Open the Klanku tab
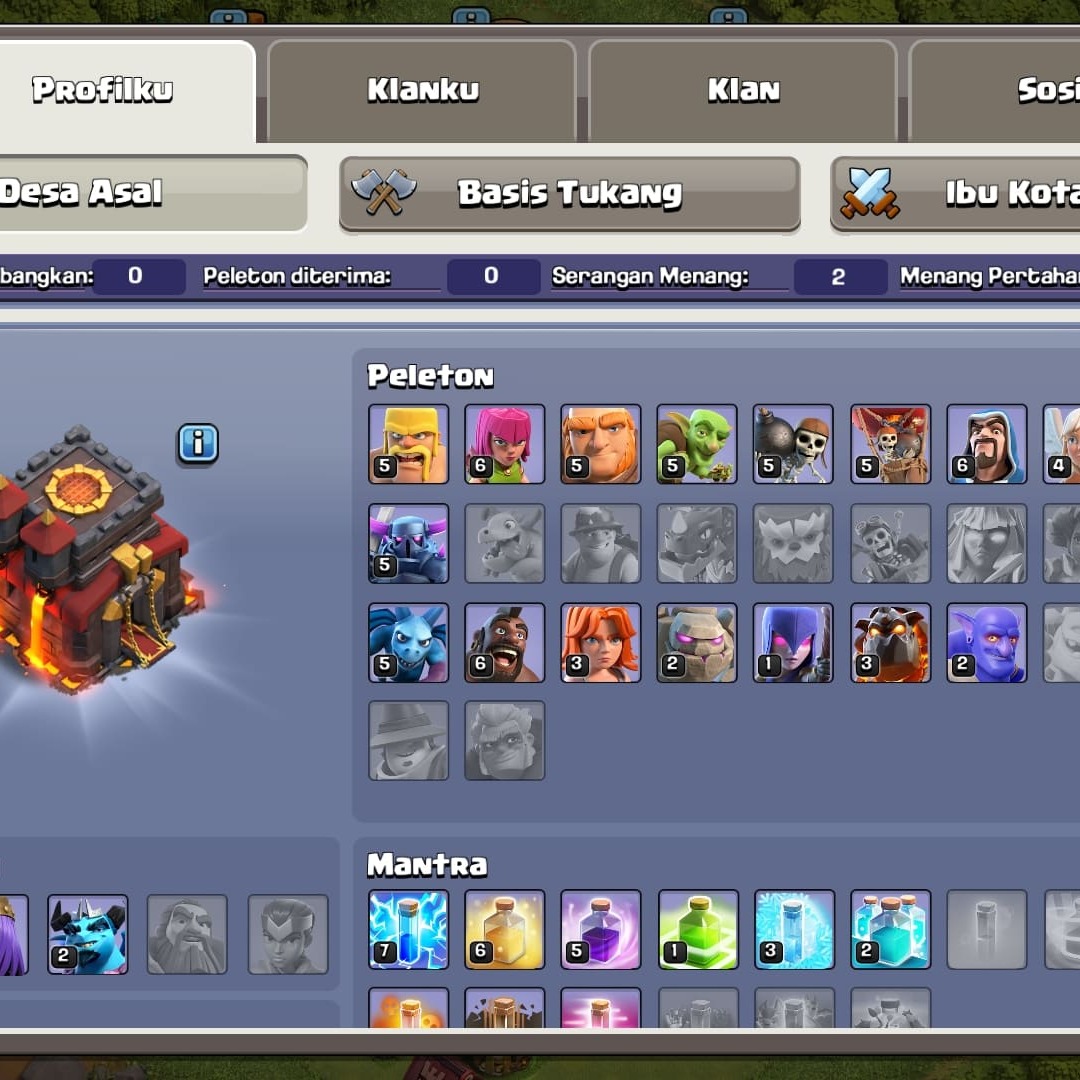This screenshot has height=1080, width=1080. pyautogui.click(x=422, y=90)
